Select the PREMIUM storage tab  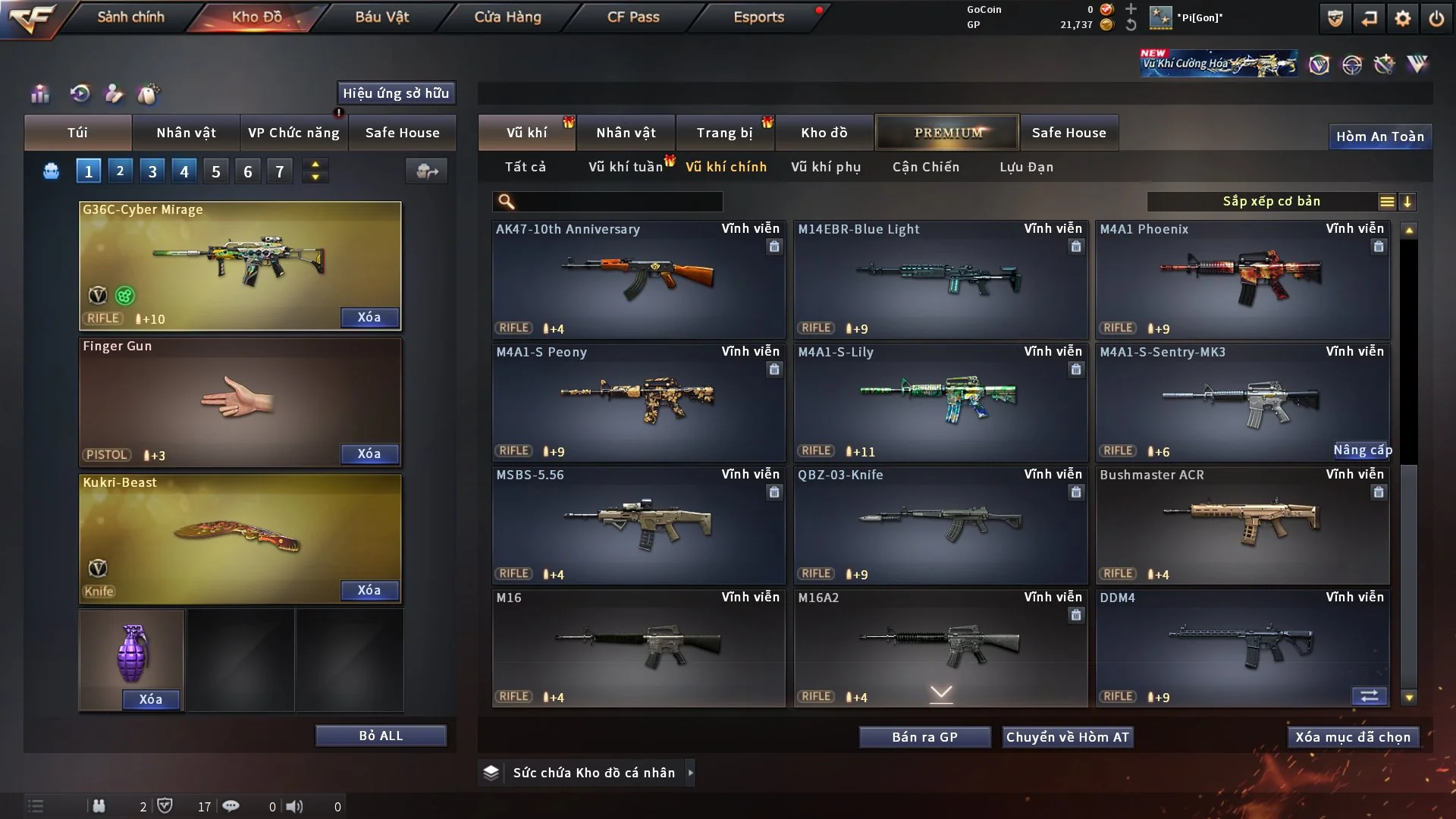(947, 133)
